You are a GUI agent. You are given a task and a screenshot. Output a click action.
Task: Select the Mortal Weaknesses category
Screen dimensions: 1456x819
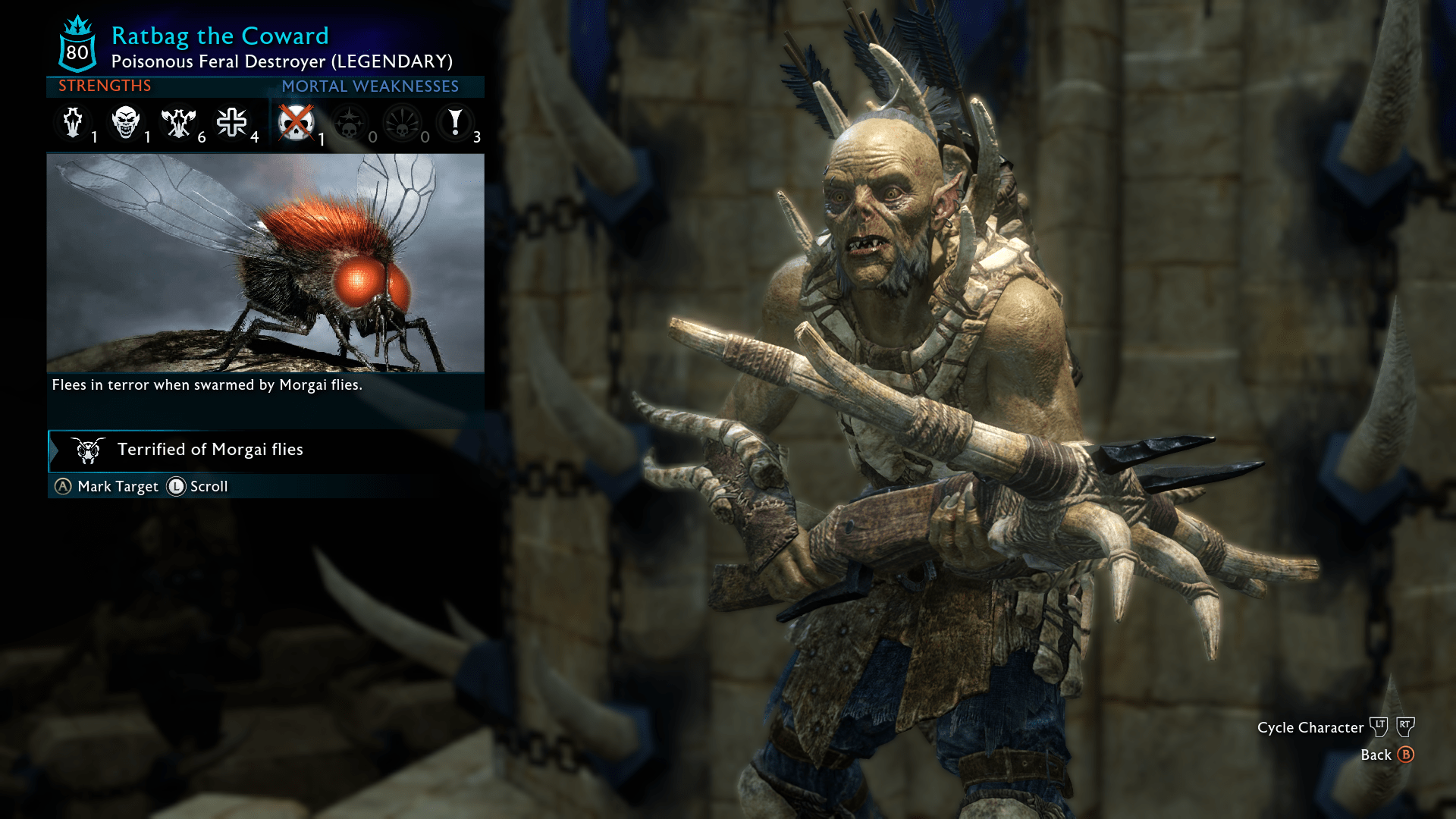370,86
